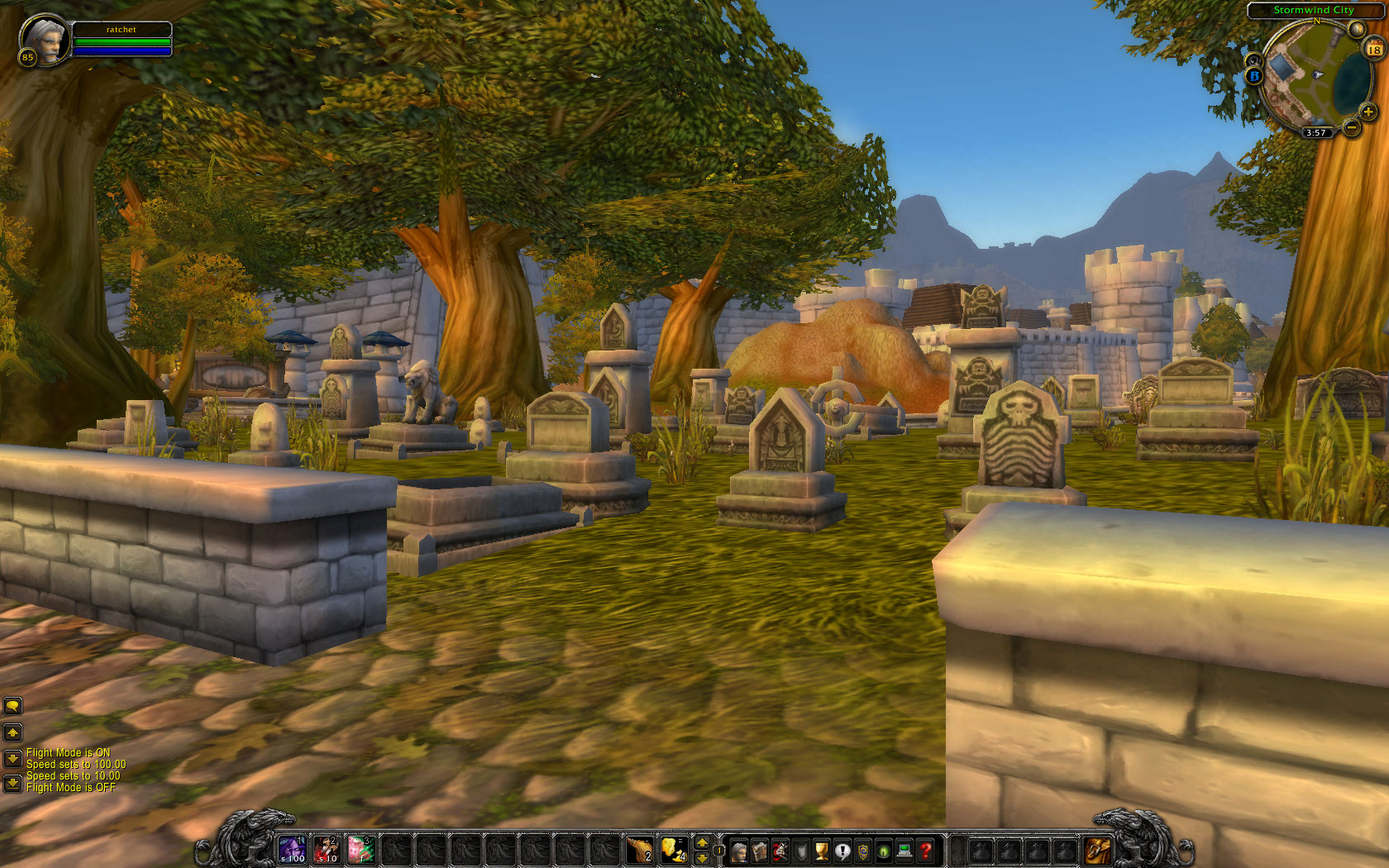Open the calendar showing day 18

[1374, 50]
